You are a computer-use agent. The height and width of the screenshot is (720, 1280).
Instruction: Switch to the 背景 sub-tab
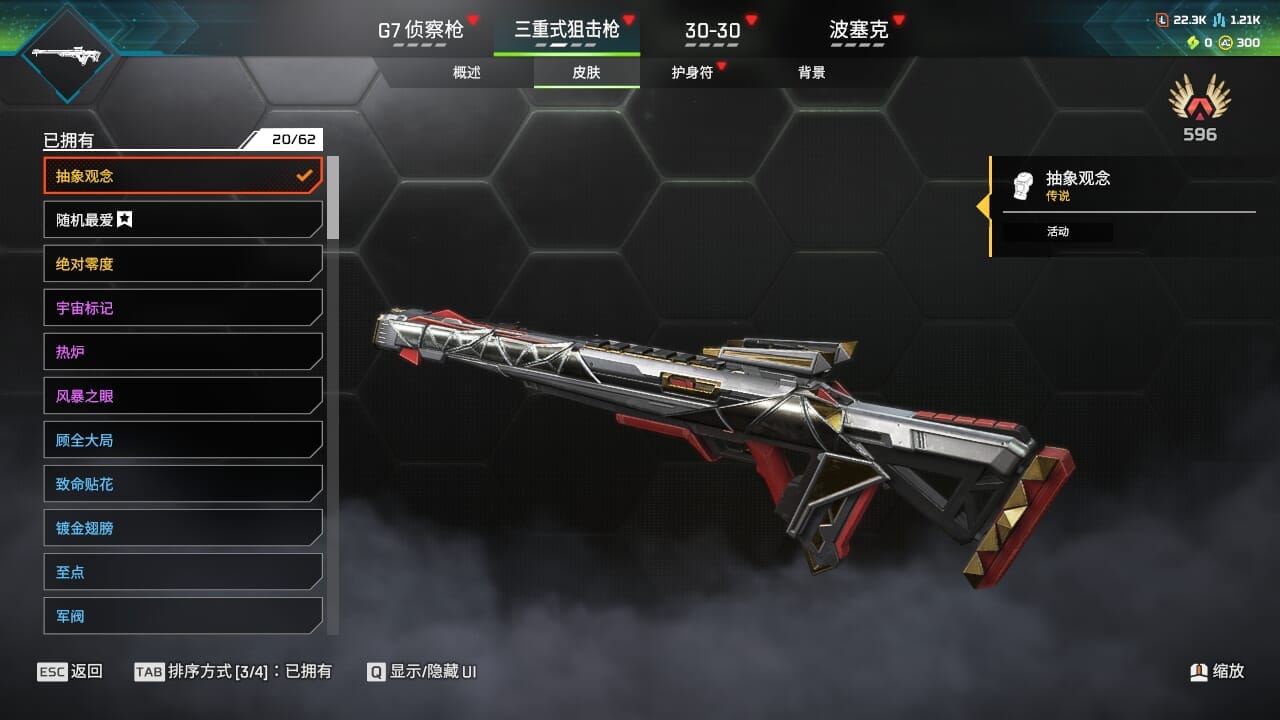tap(812, 73)
